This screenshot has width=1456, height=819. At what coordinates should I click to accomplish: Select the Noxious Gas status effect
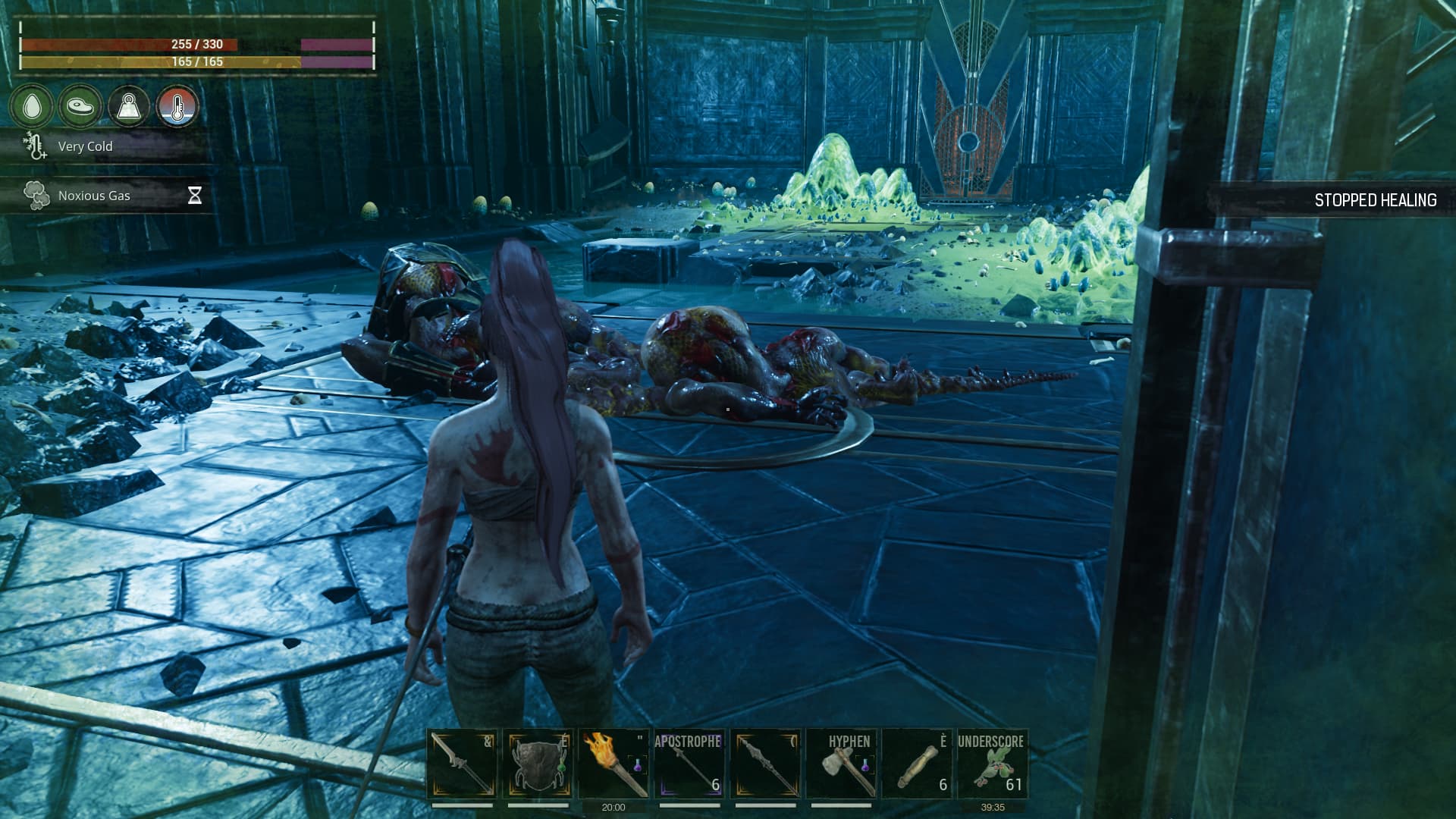(94, 196)
